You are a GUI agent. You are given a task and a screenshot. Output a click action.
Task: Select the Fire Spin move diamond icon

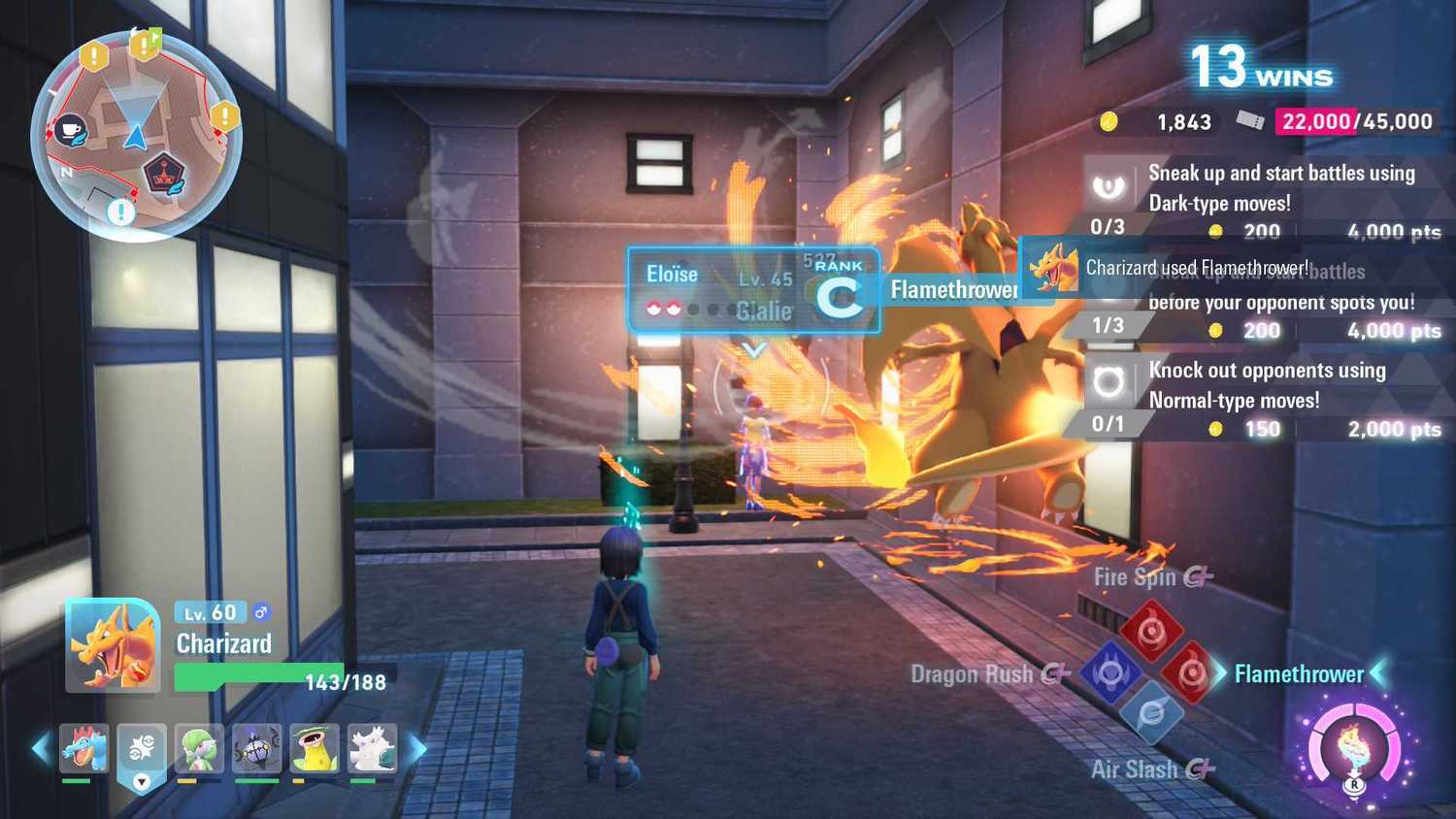1153,631
